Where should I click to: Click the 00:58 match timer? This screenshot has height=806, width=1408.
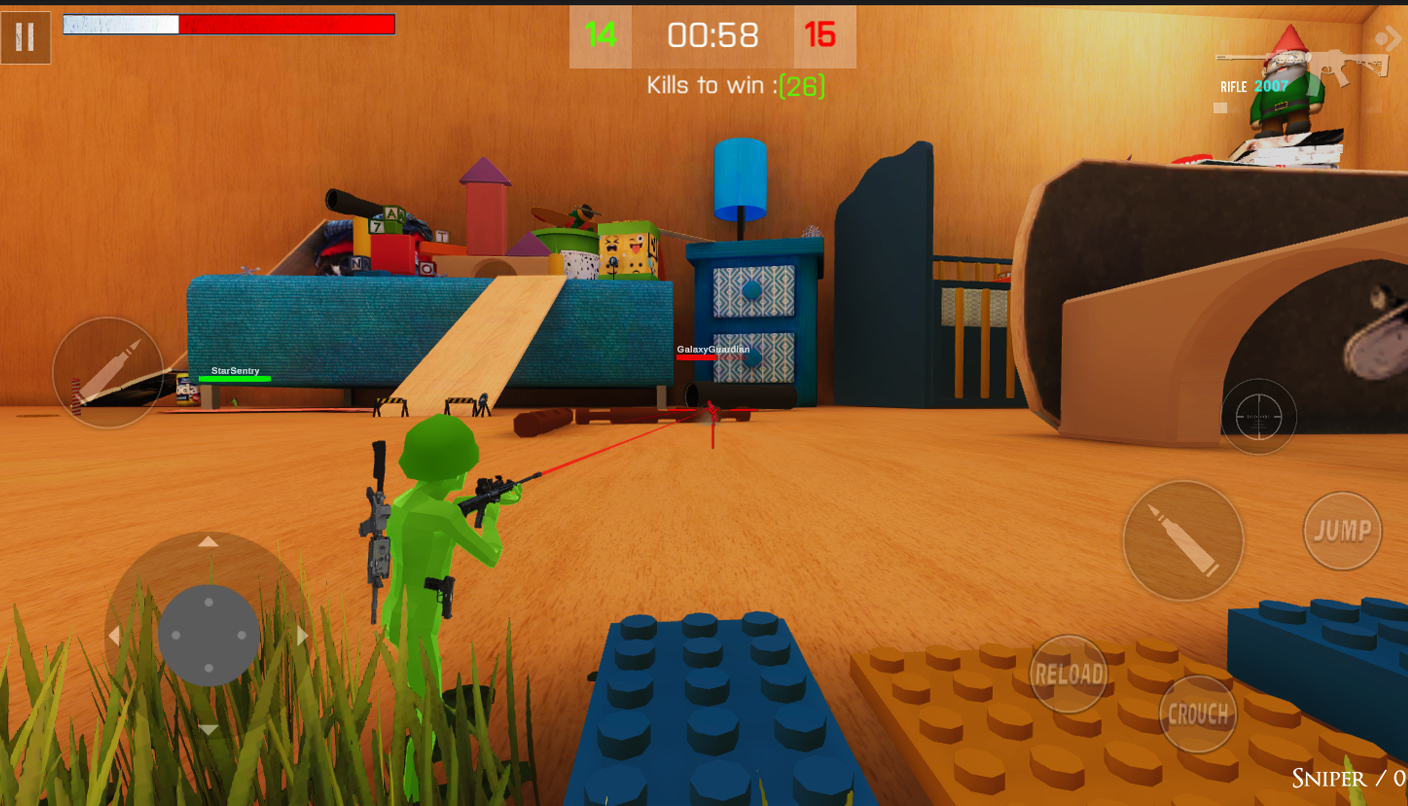711,36
